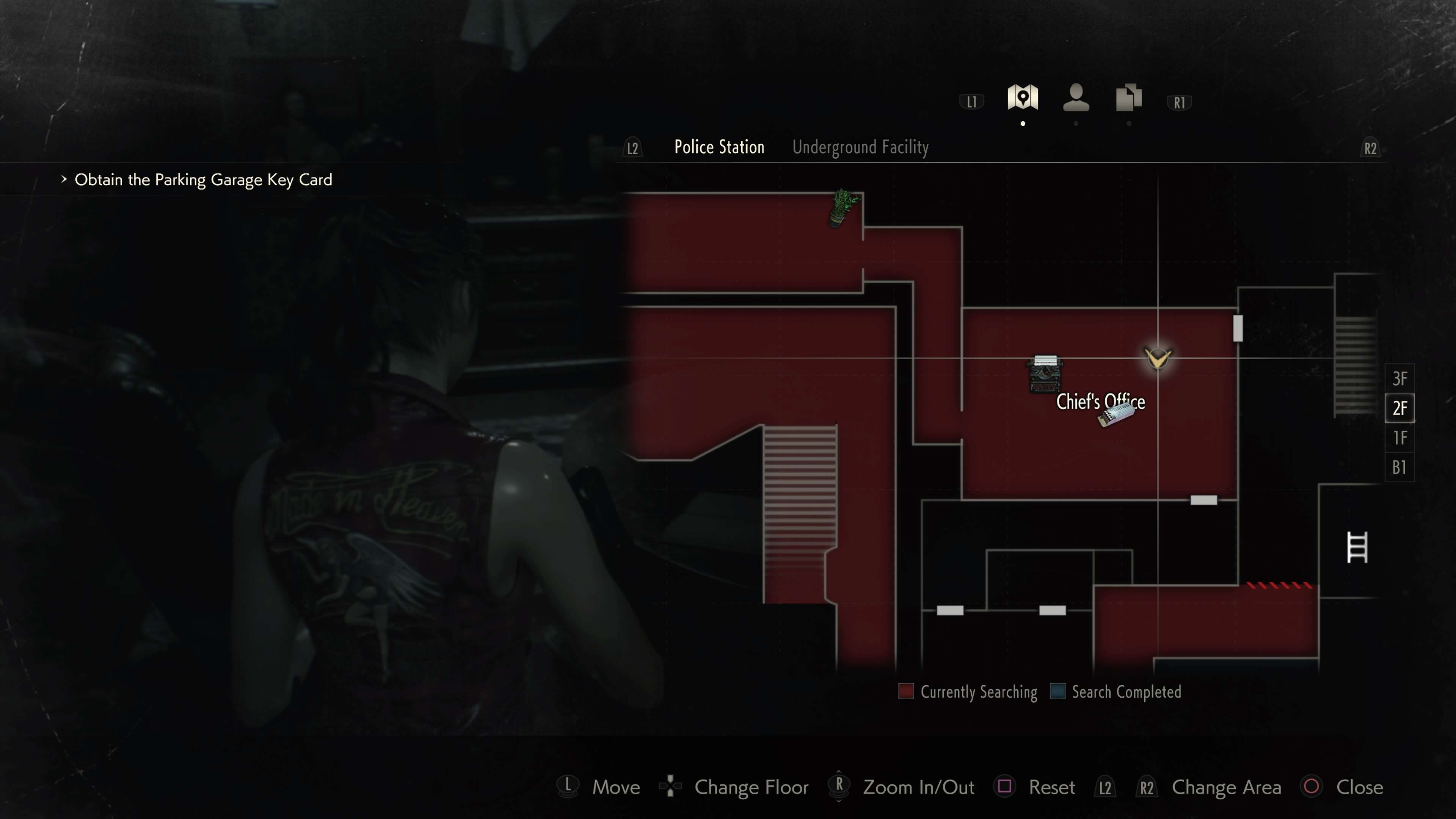Select the Underground Facility area tab

pos(860,147)
